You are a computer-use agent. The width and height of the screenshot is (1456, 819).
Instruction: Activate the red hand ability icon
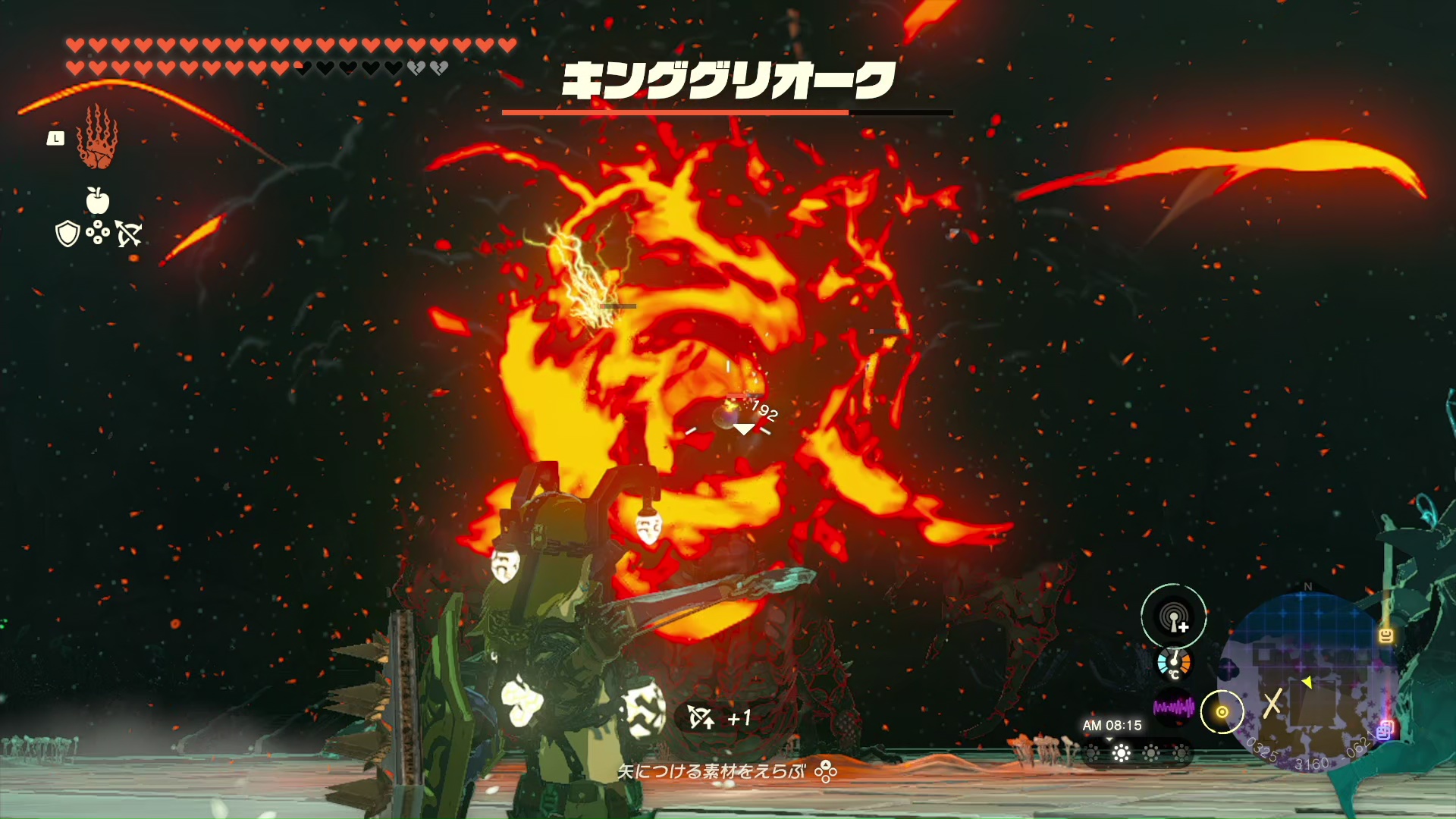click(96, 139)
